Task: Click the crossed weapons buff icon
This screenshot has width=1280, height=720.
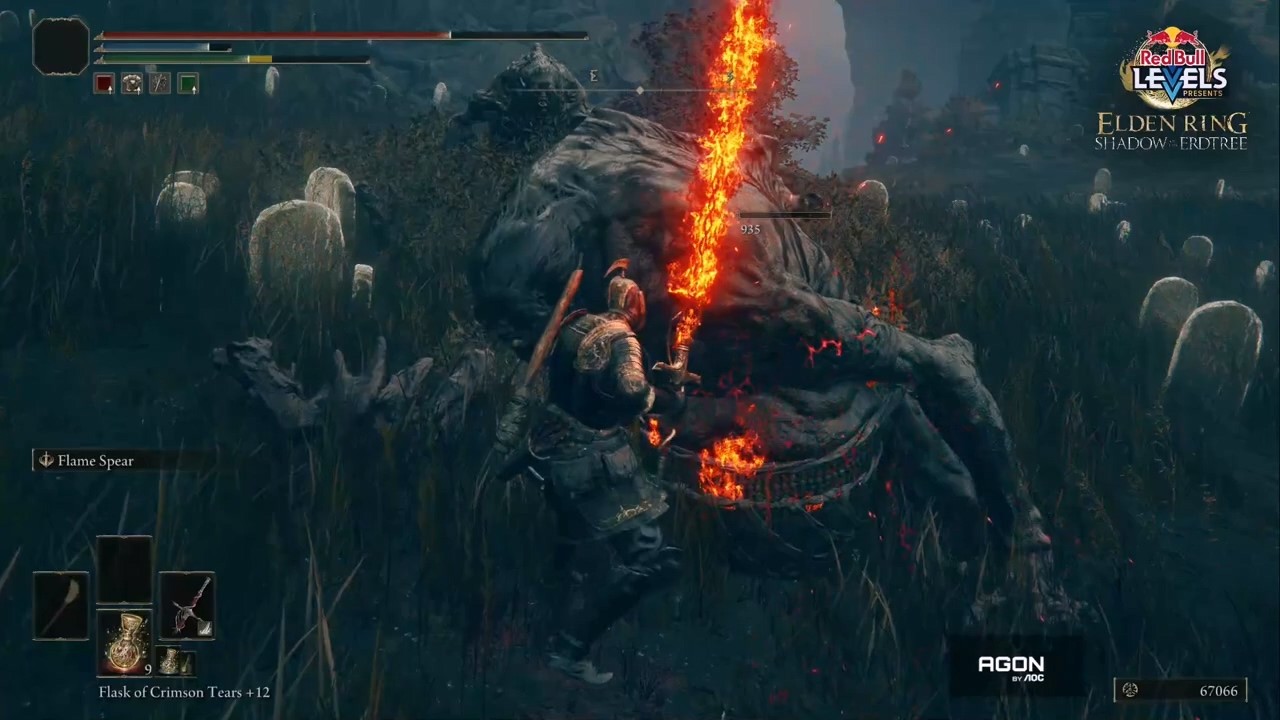Action: point(160,84)
